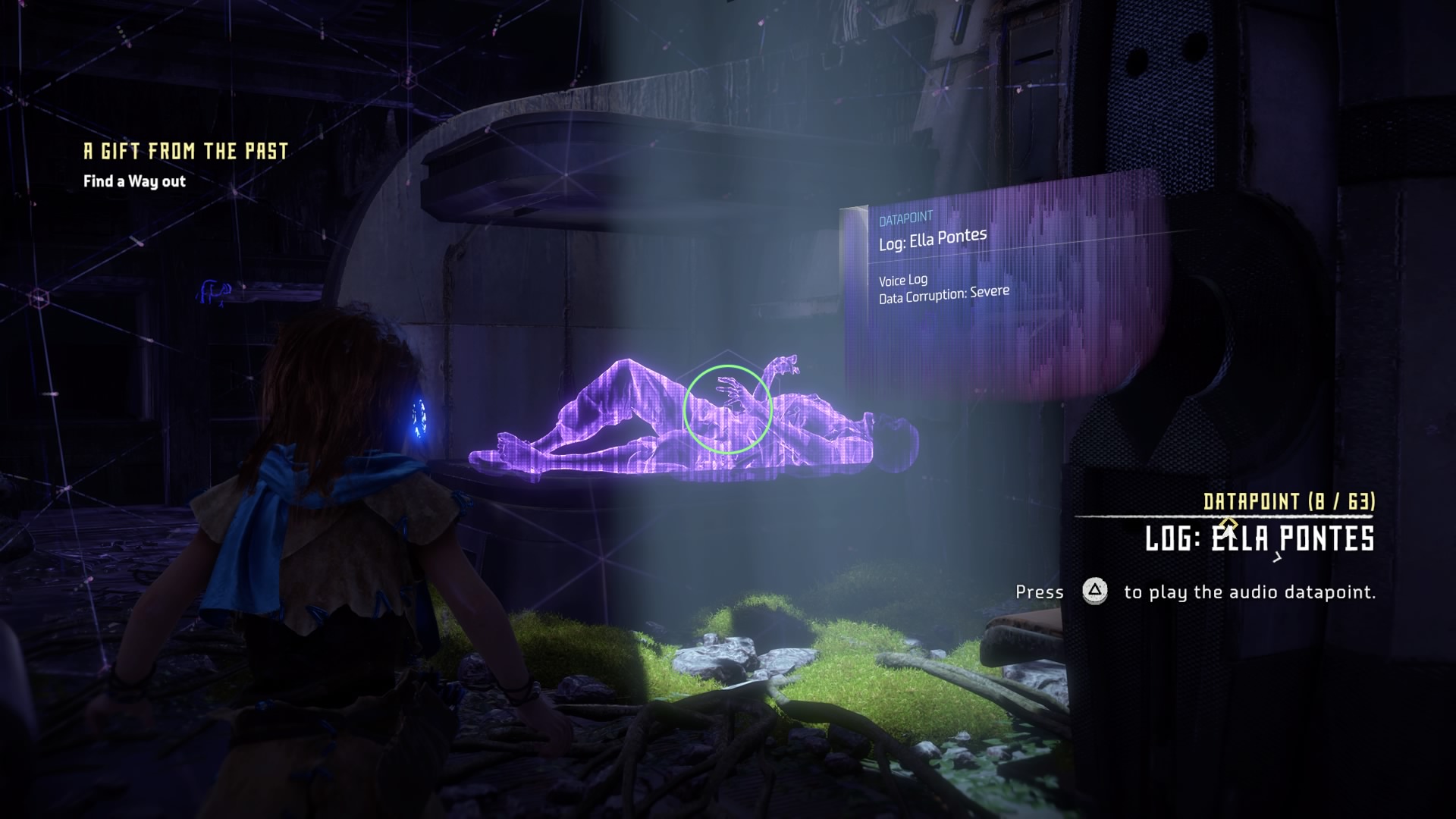1456x819 pixels.
Task: Select the Datapoint (8 / 63) notification header
Action: click(x=1289, y=501)
